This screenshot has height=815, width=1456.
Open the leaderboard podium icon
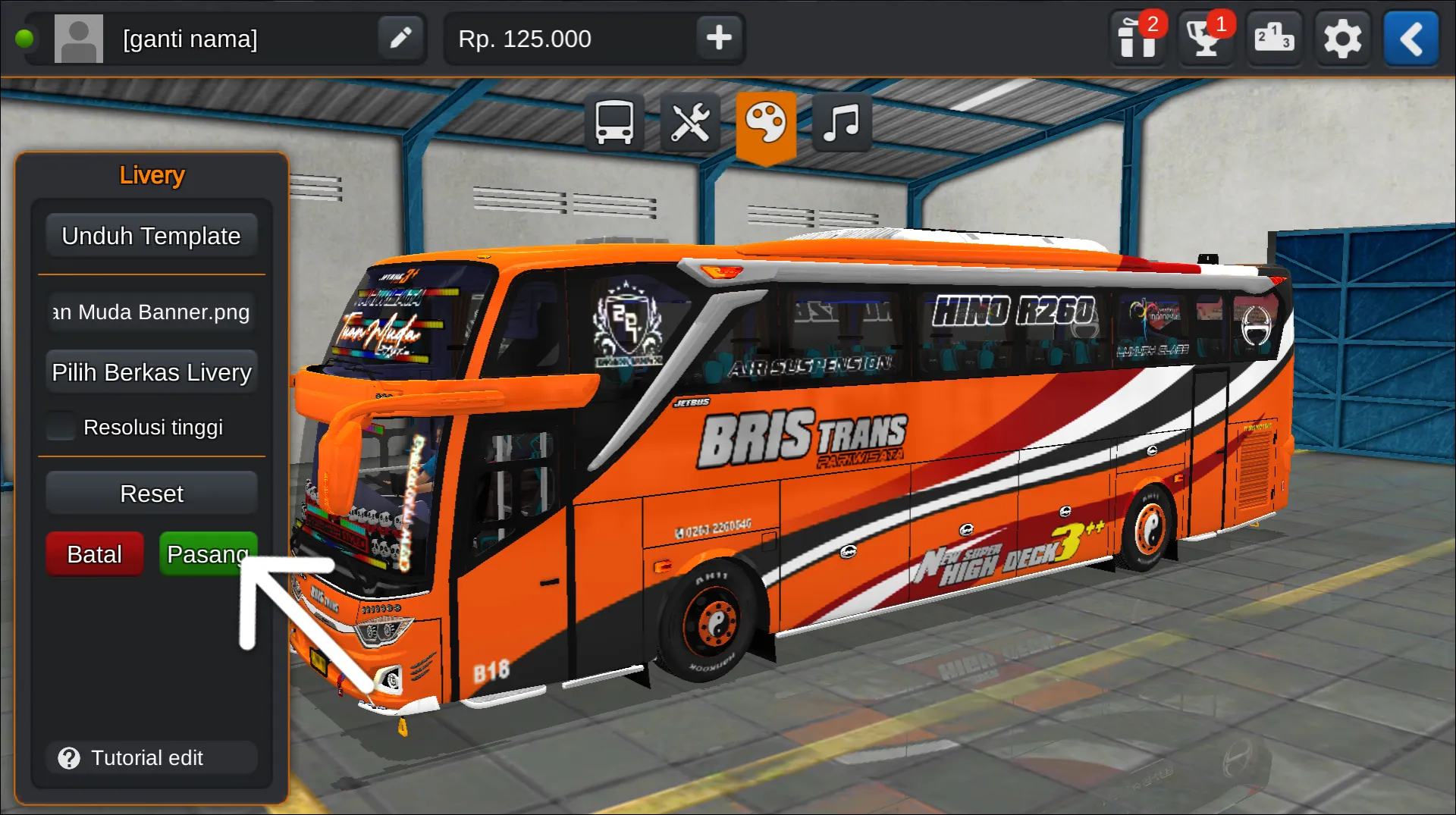1274,38
